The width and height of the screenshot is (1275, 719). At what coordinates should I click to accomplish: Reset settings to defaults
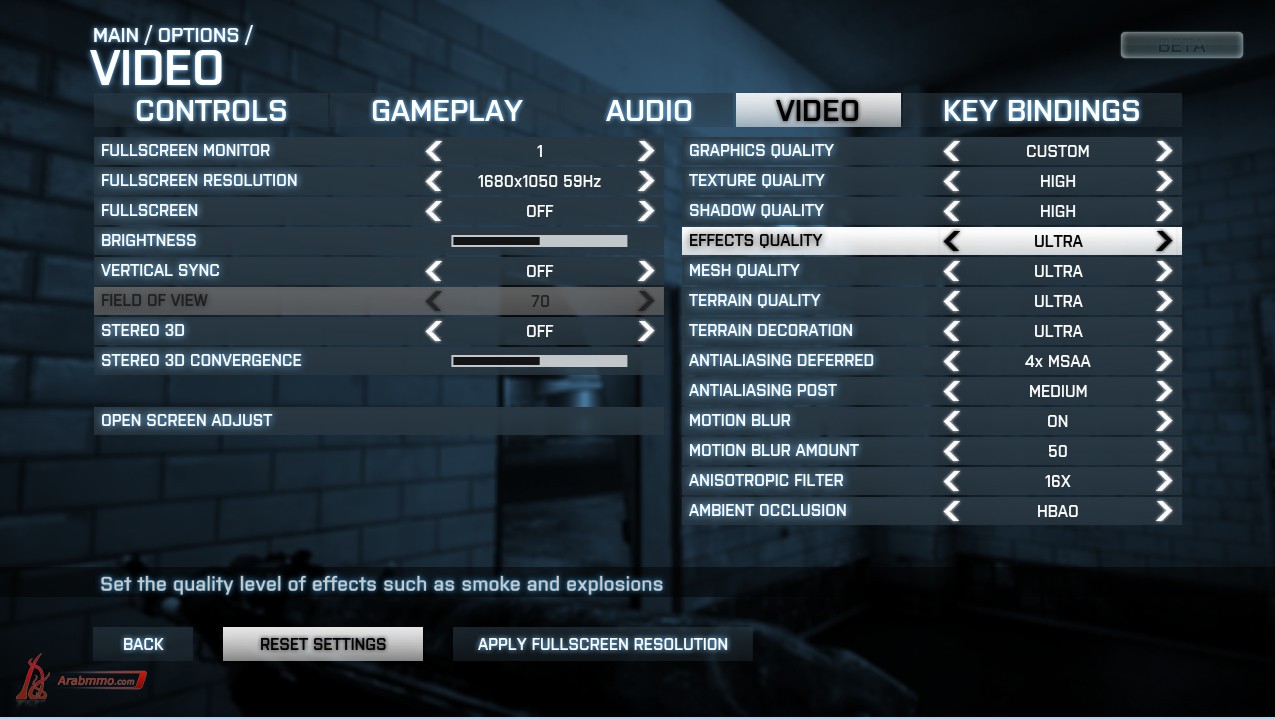322,644
